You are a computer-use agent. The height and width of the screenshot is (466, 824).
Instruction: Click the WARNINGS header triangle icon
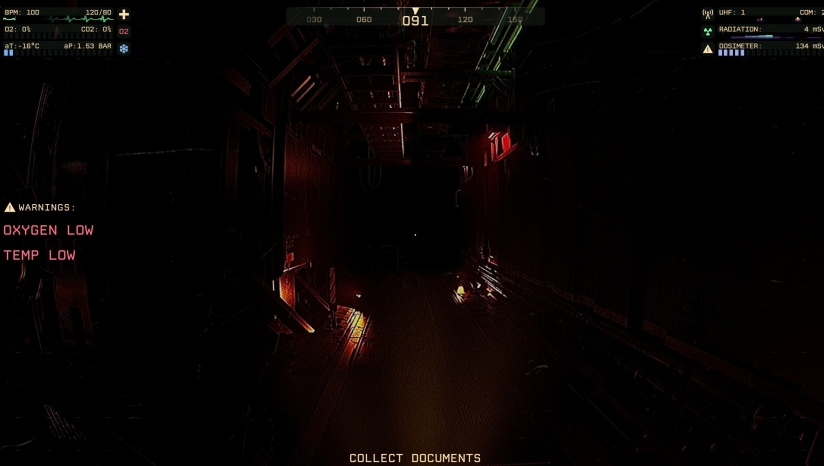click(x=10, y=207)
